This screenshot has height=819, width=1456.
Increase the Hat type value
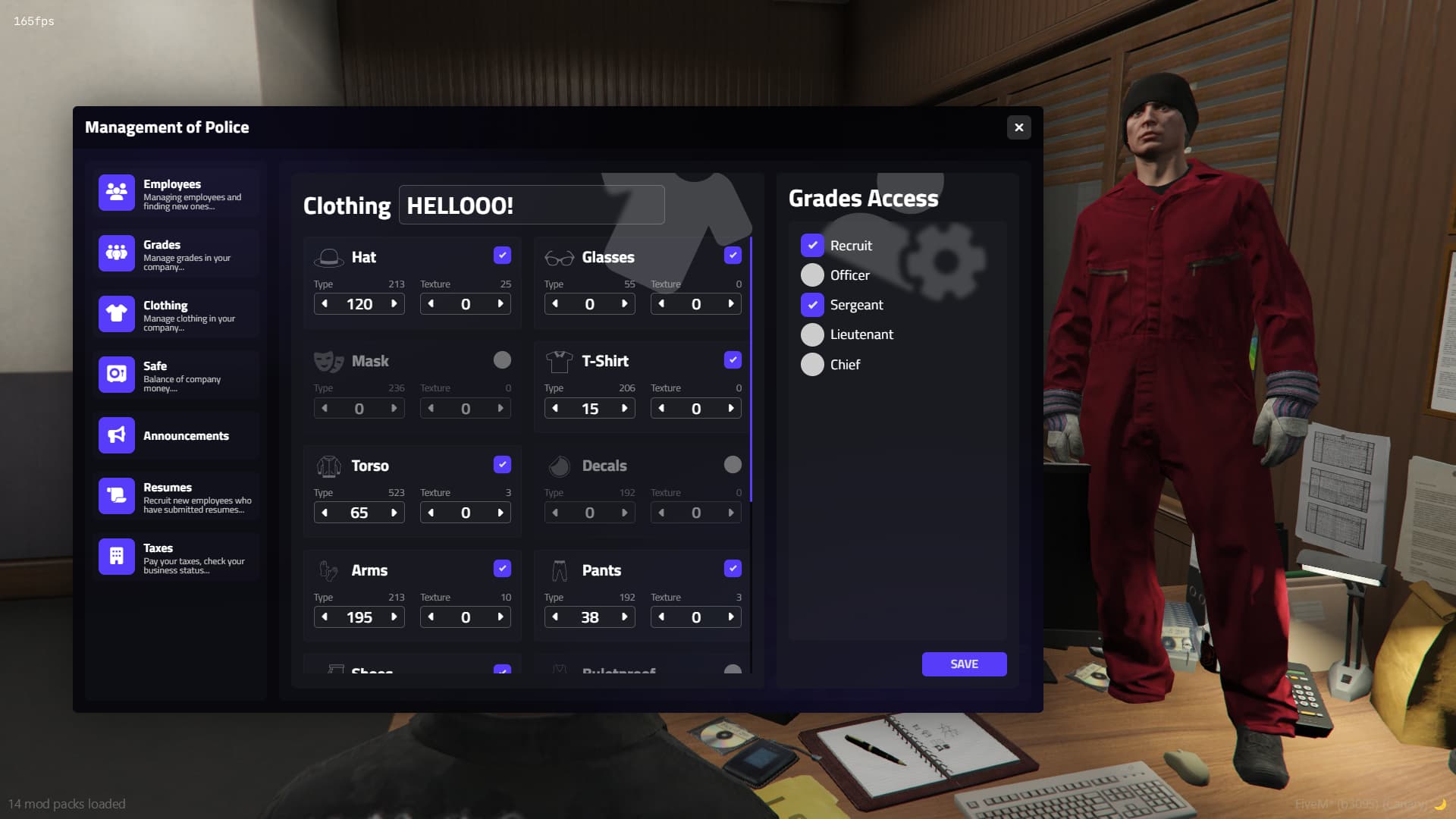394,303
